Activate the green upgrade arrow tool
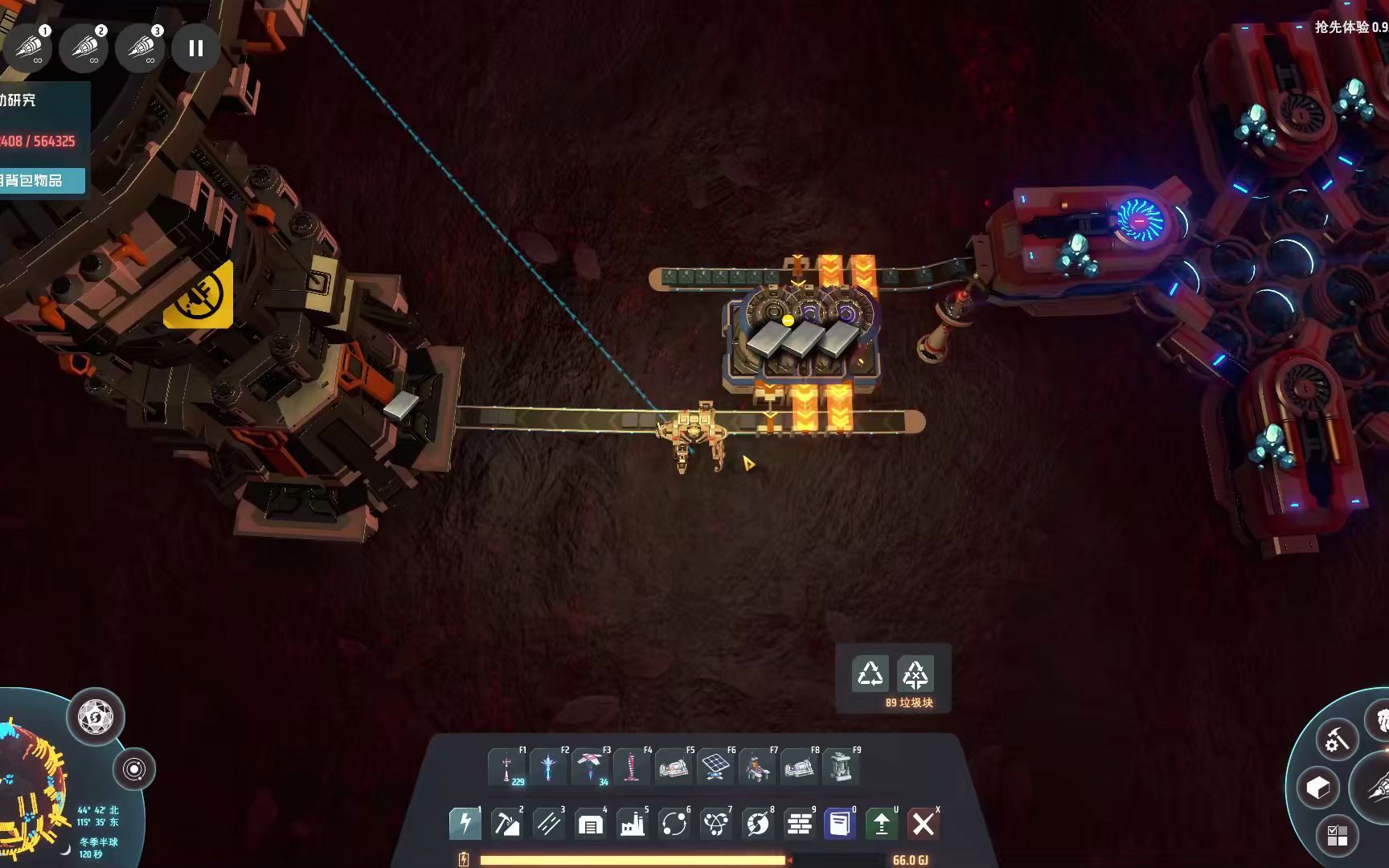Viewport: 1389px width, 868px height. (881, 824)
